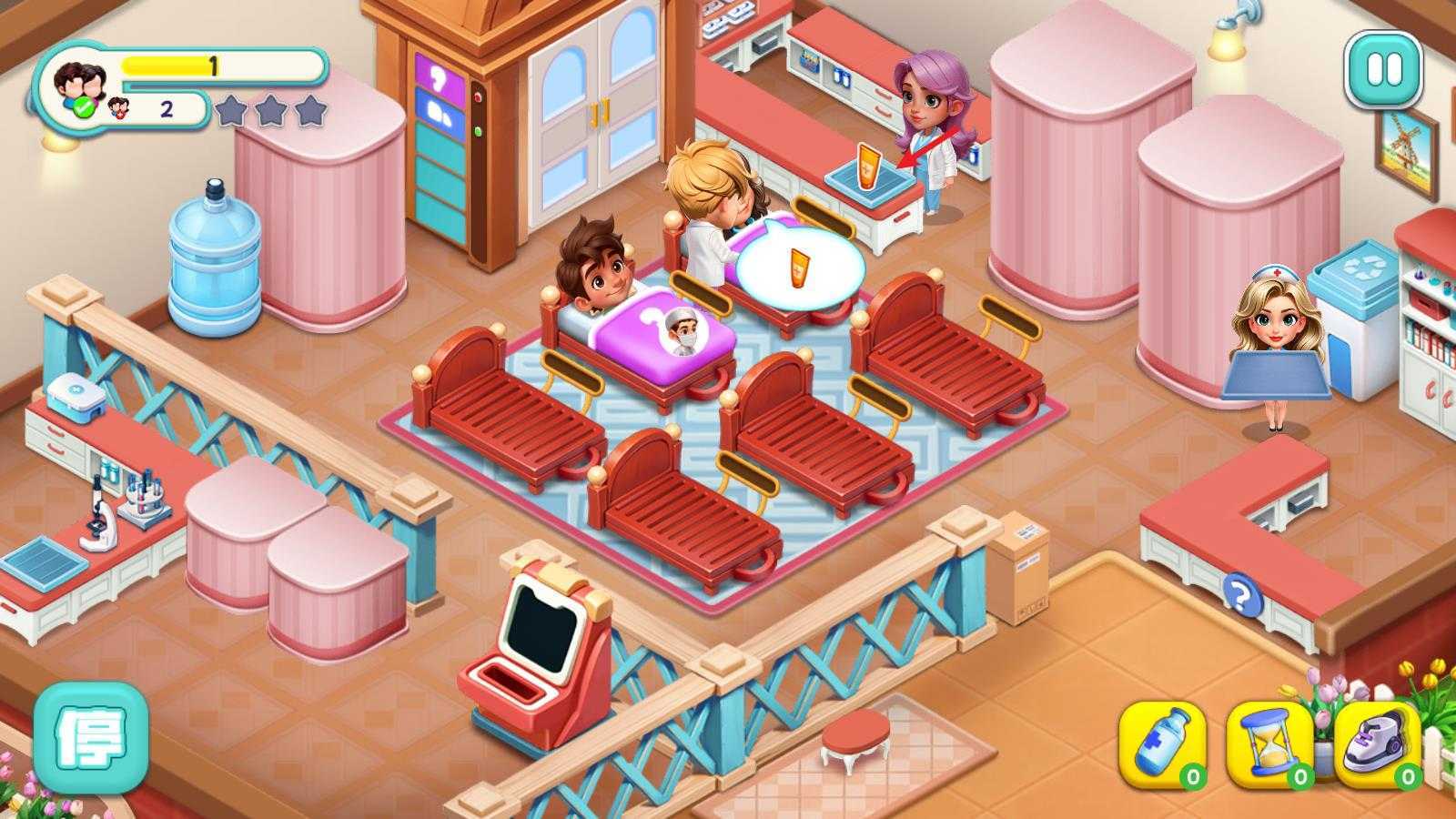Viewport: 1456px width, 819px height.
Task: Tap the ointment tube on the tray
Action: click(866, 167)
